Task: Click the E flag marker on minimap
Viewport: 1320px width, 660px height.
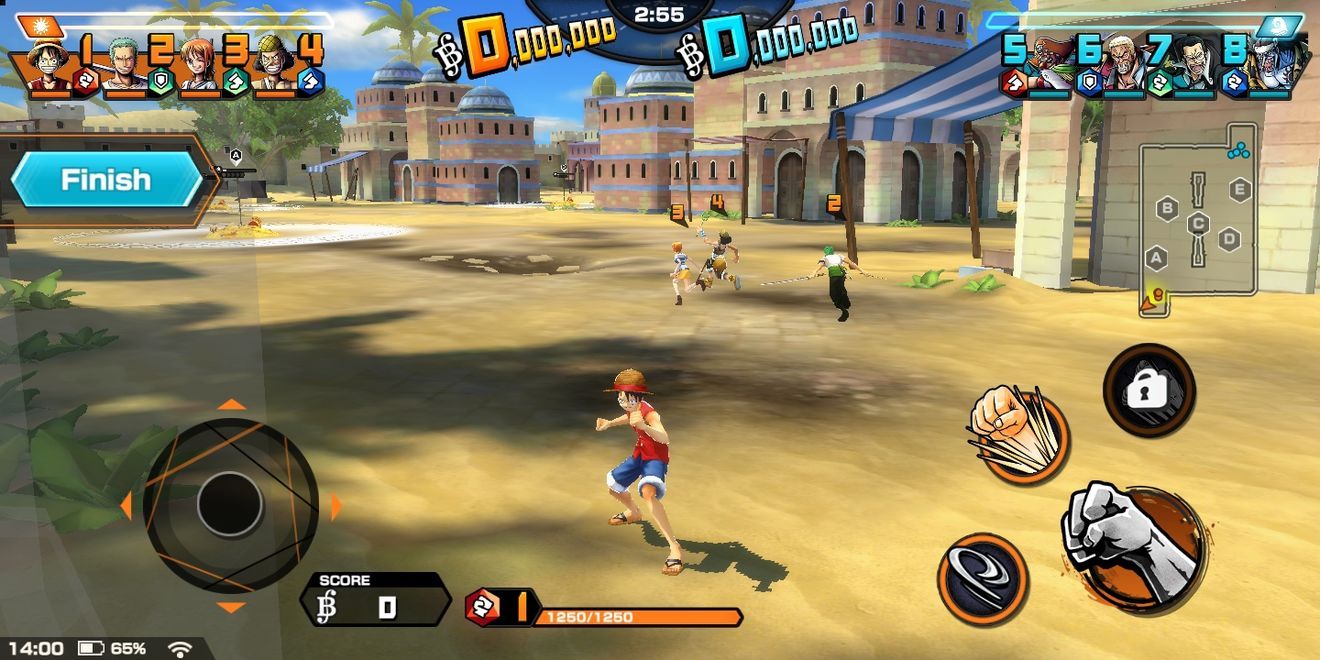Action: (x=1240, y=190)
